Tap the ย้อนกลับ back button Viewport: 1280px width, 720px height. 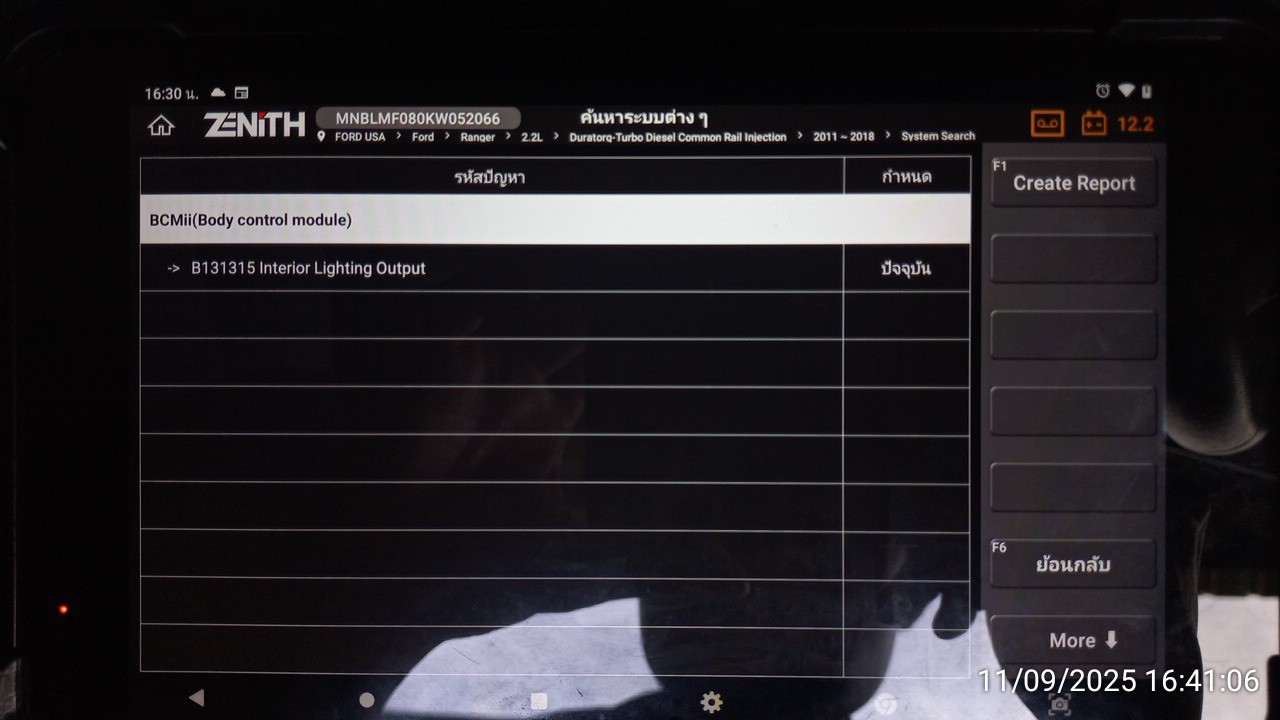click(x=1073, y=564)
